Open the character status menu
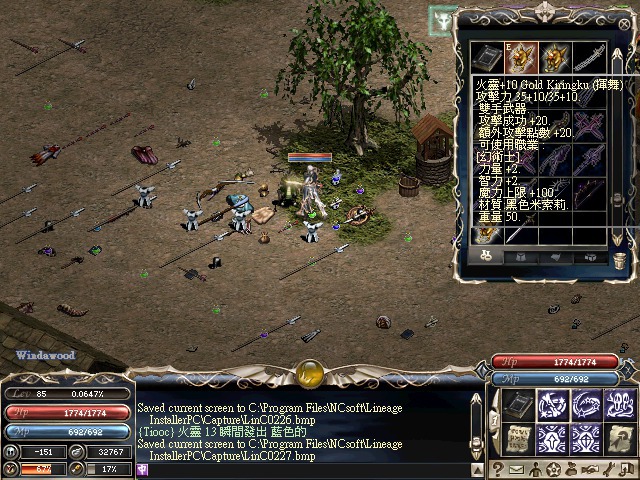The height and width of the screenshot is (480, 640). tap(536, 469)
